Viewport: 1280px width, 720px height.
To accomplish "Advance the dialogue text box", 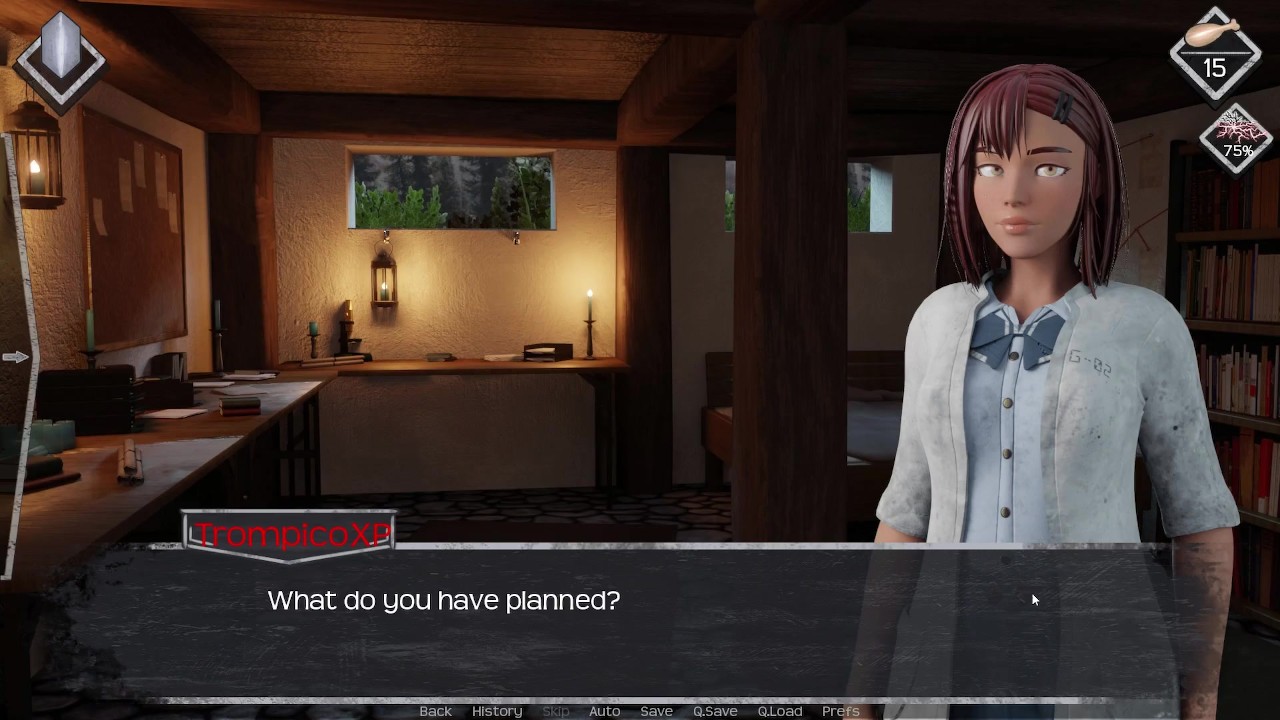I will click(640, 620).
